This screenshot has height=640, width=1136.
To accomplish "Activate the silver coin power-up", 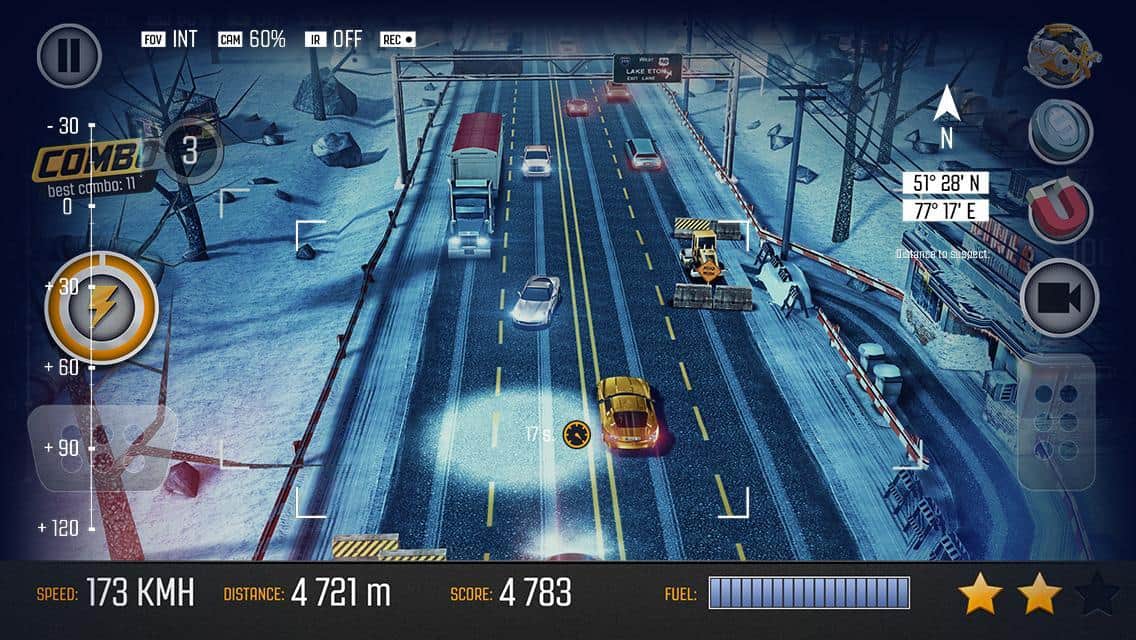I will (x=1060, y=131).
